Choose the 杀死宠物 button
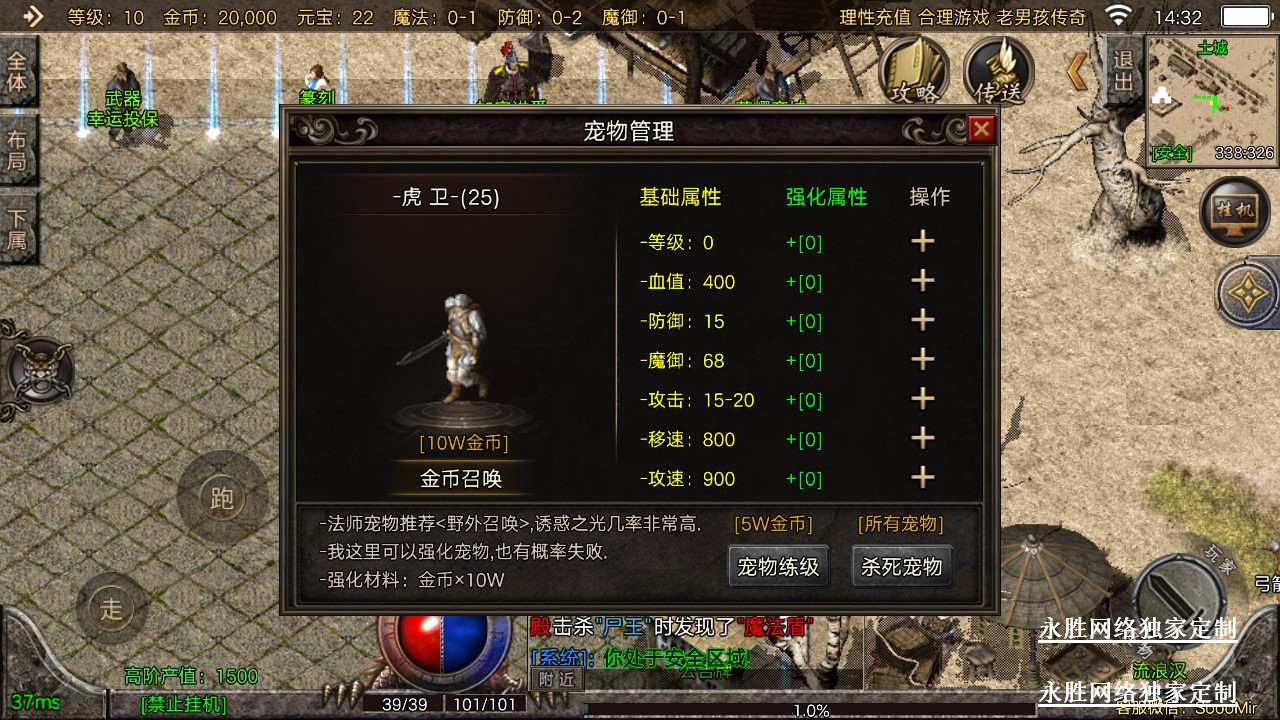The height and width of the screenshot is (720, 1280). (901, 567)
